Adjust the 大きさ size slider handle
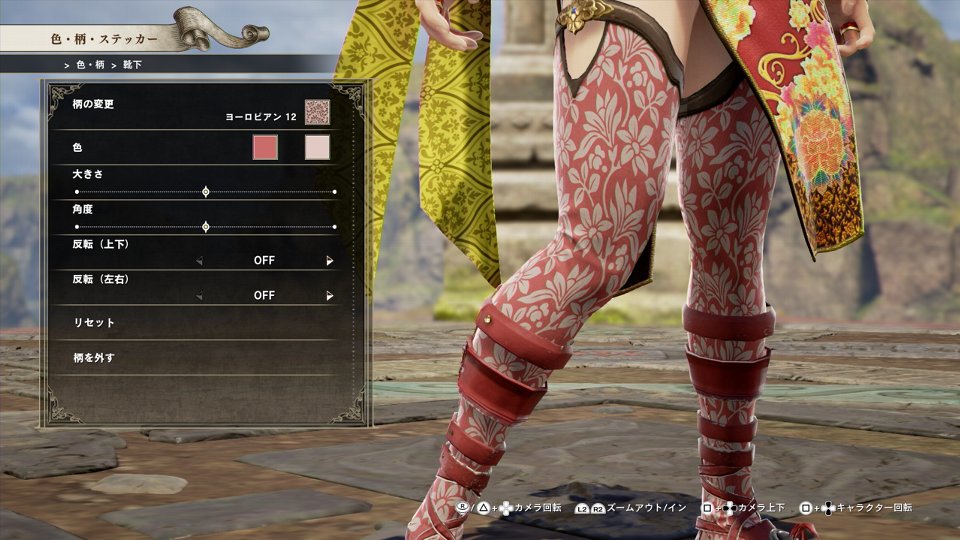The height and width of the screenshot is (540, 960). point(206,191)
